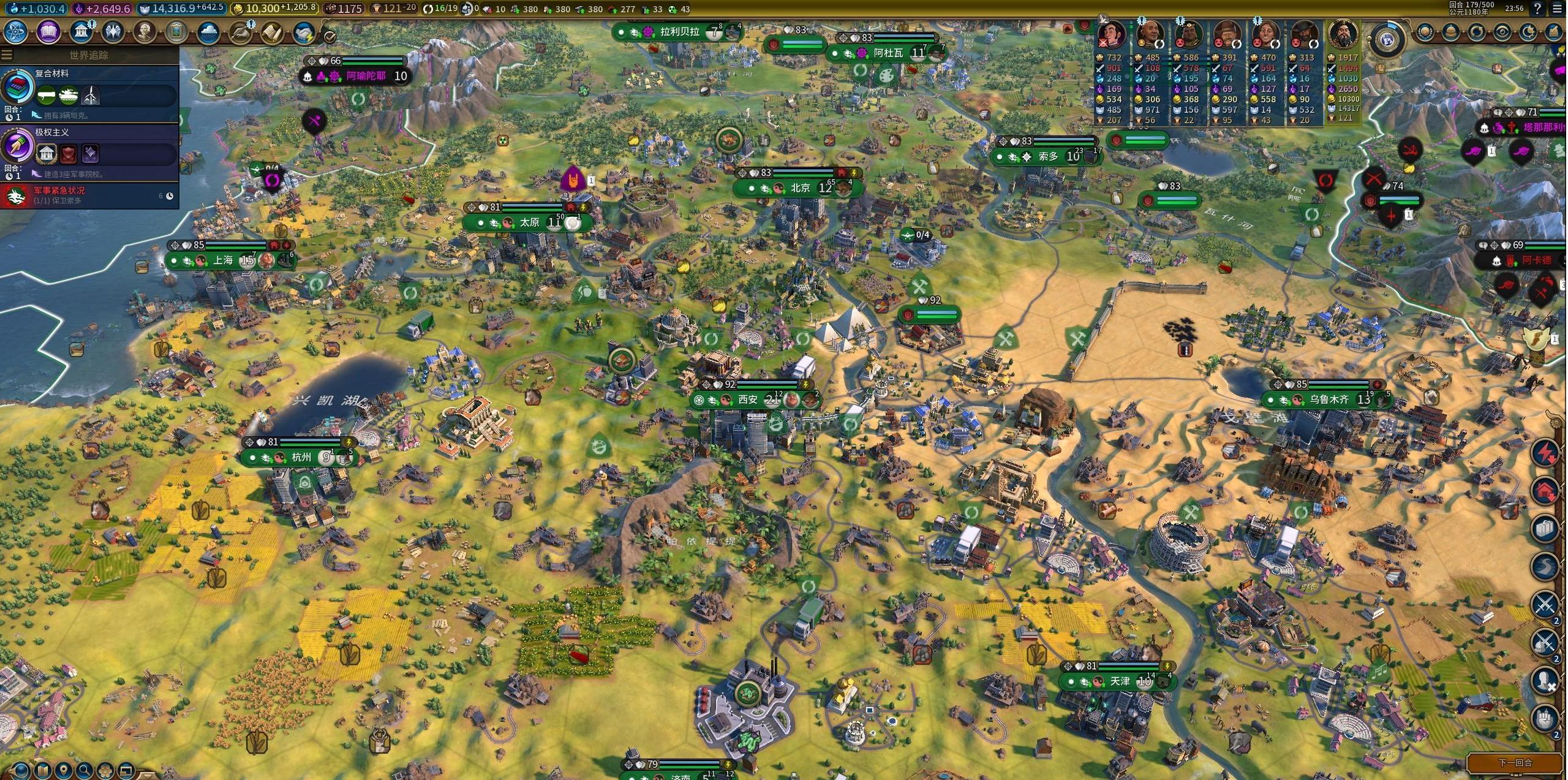Open the map search magnifying glass

[x=85, y=770]
